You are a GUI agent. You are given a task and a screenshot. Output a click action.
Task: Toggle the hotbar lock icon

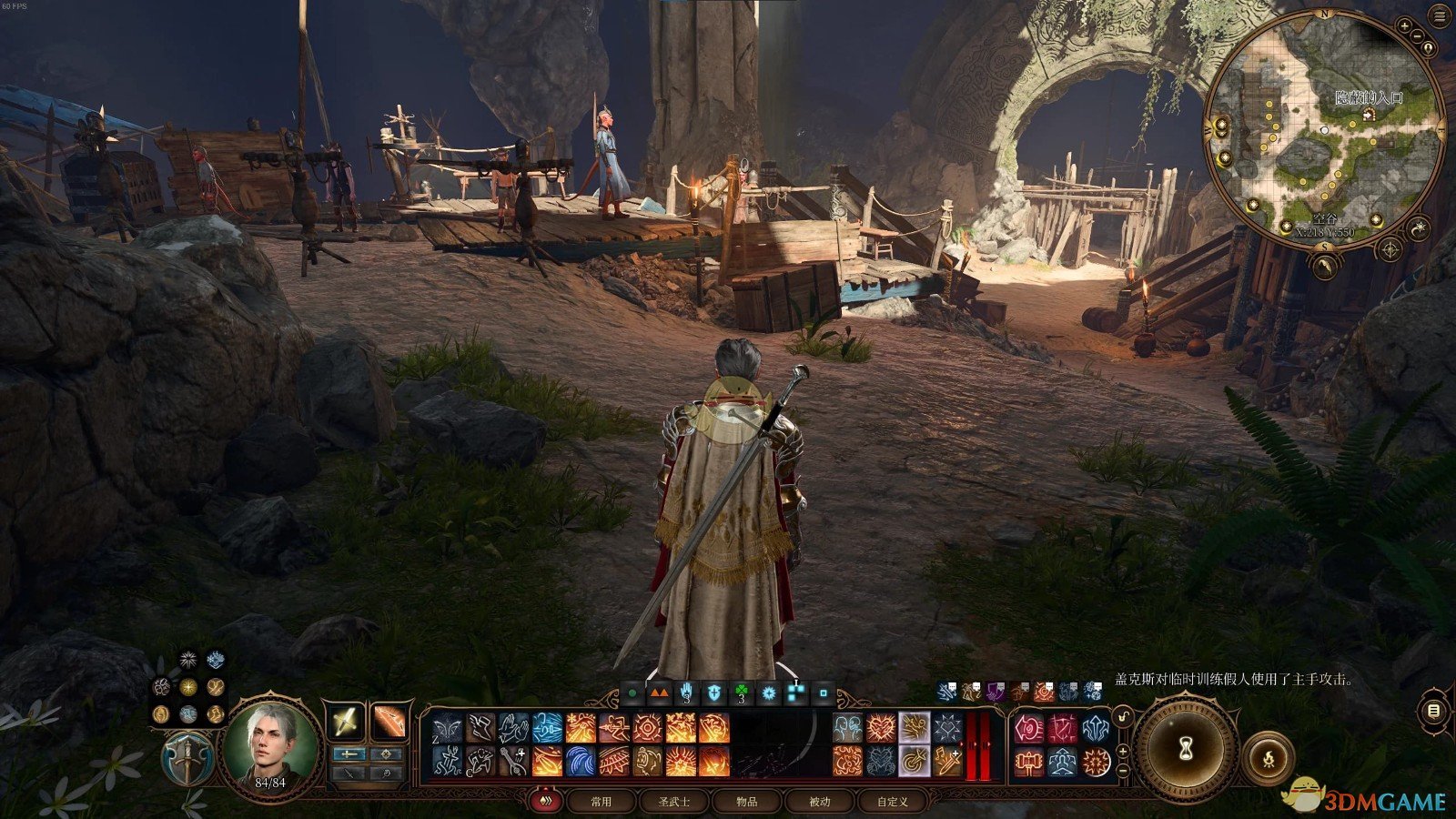[x=1124, y=719]
